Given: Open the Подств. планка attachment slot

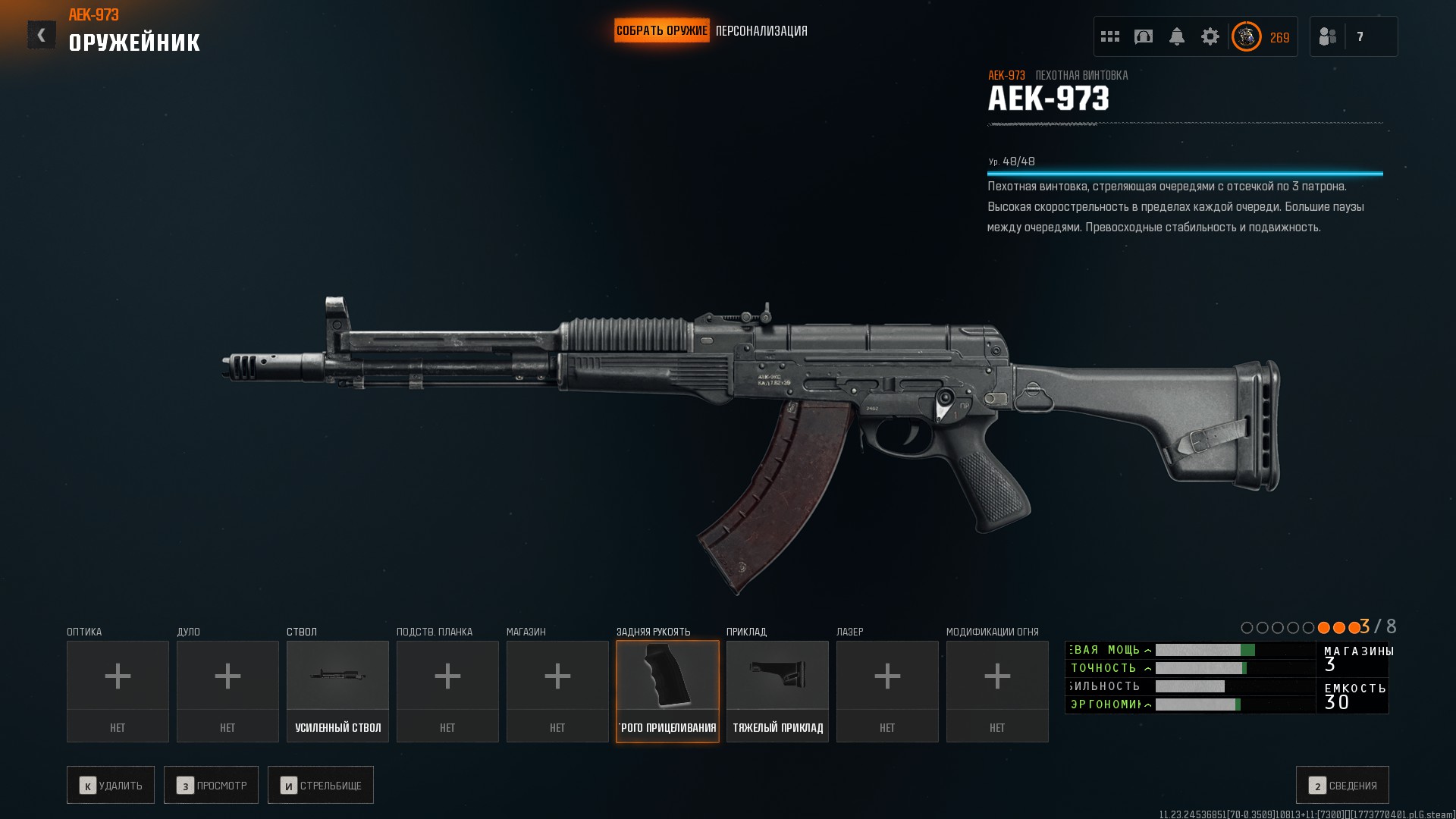Looking at the screenshot, I should click(447, 691).
